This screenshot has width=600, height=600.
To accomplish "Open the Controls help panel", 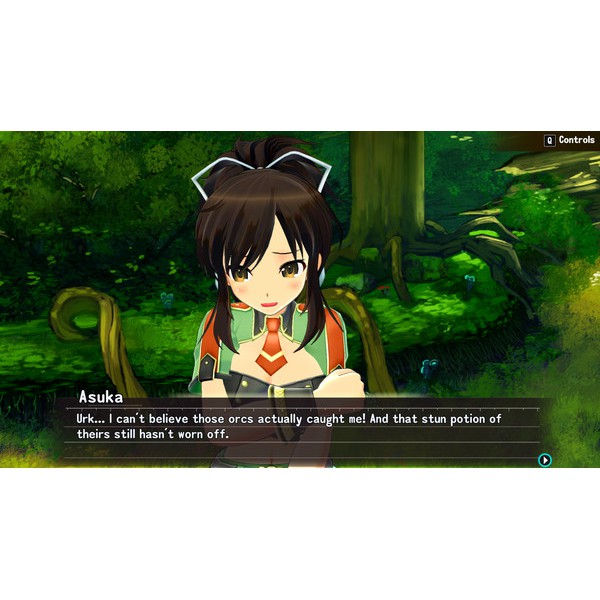I will (569, 141).
